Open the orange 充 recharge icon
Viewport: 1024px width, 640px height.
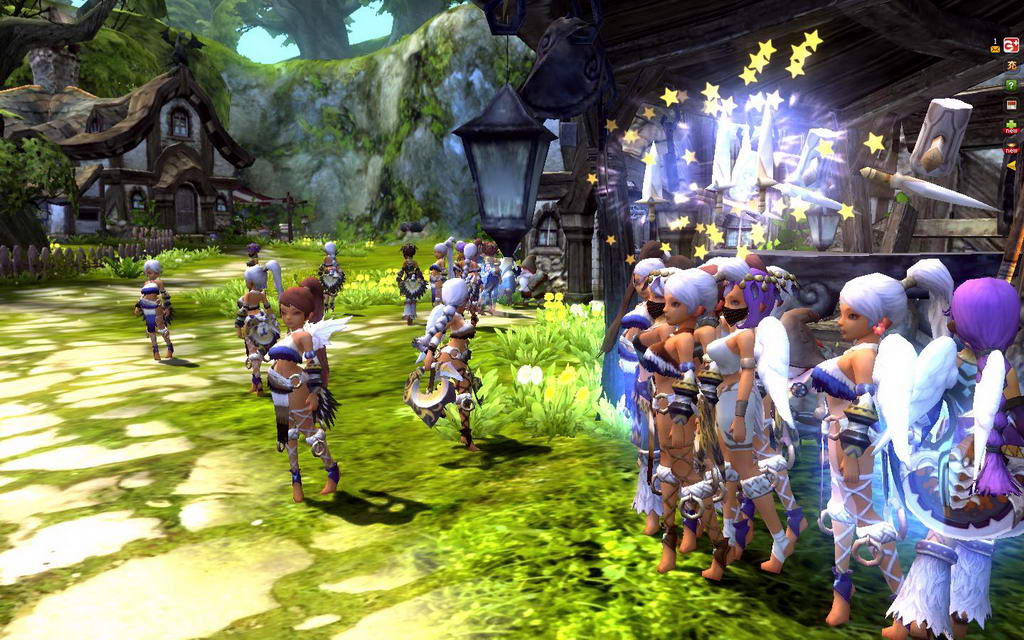[x=1011, y=66]
